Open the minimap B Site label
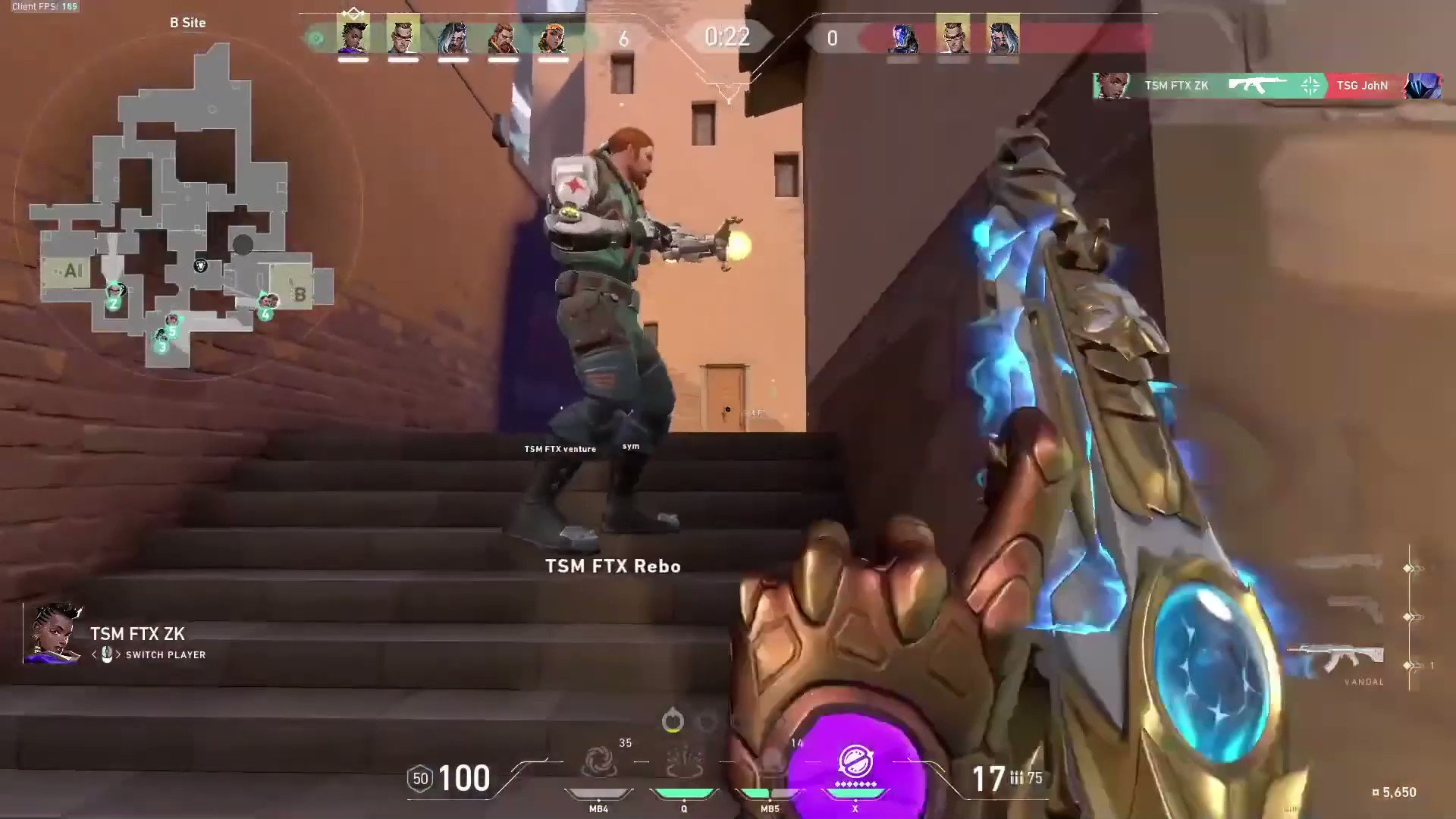 pos(187,23)
